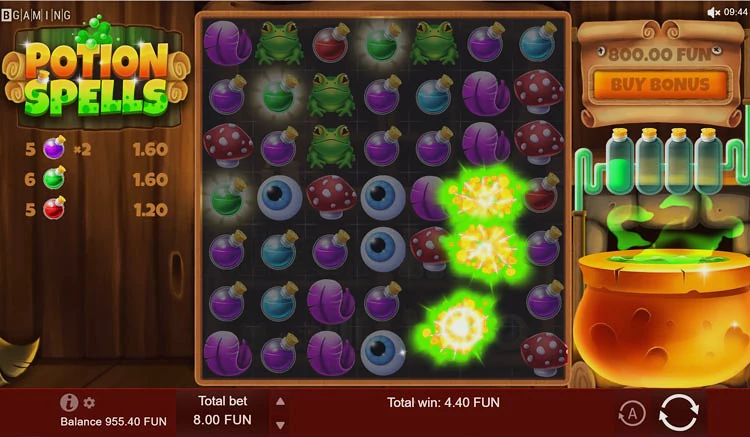Image resolution: width=750 pixels, height=437 pixels.
Task: Open settings via the gear icon
Action: point(89,403)
